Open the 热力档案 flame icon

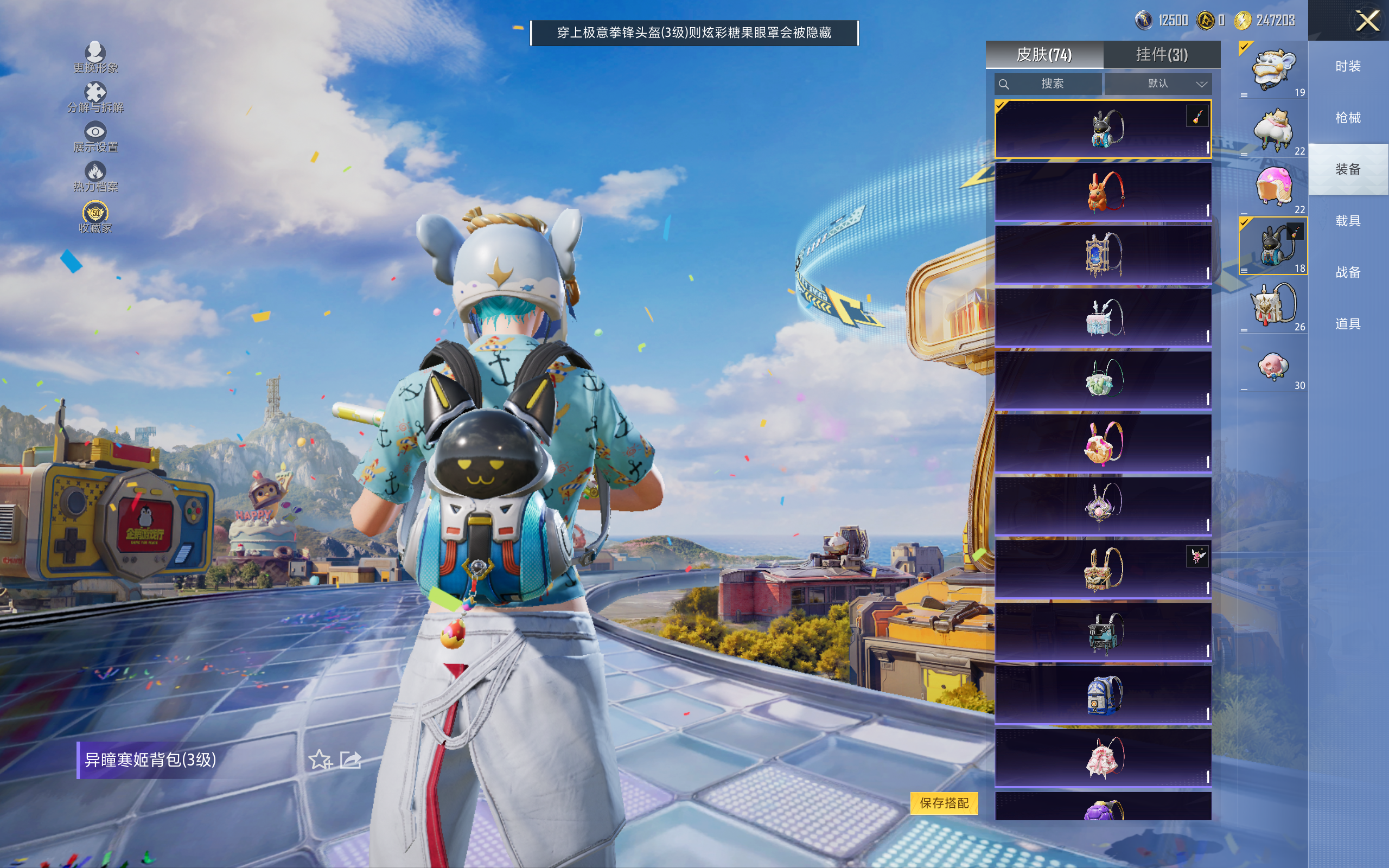(x=95, y=176)
